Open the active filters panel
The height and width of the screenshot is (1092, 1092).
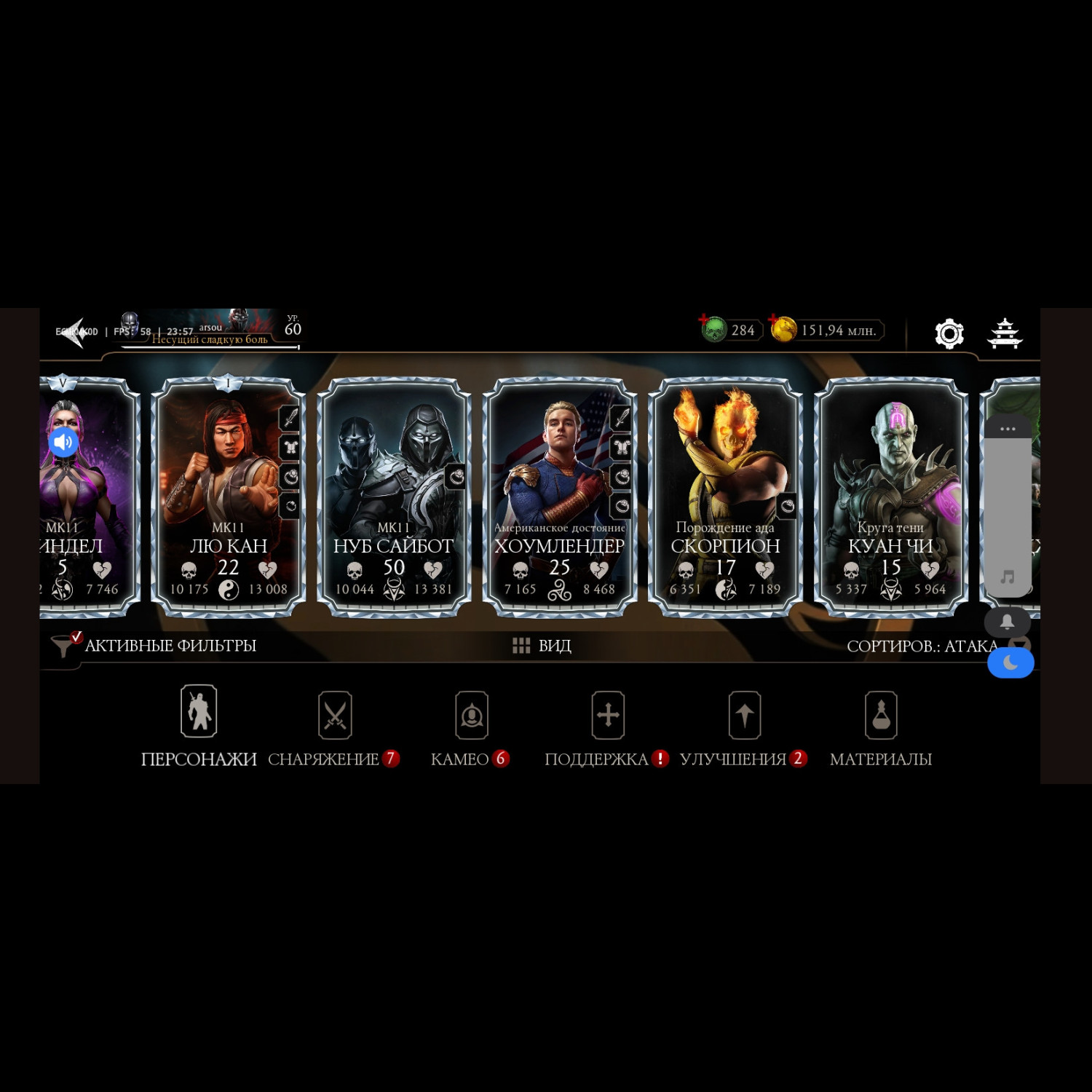point(154,646)
